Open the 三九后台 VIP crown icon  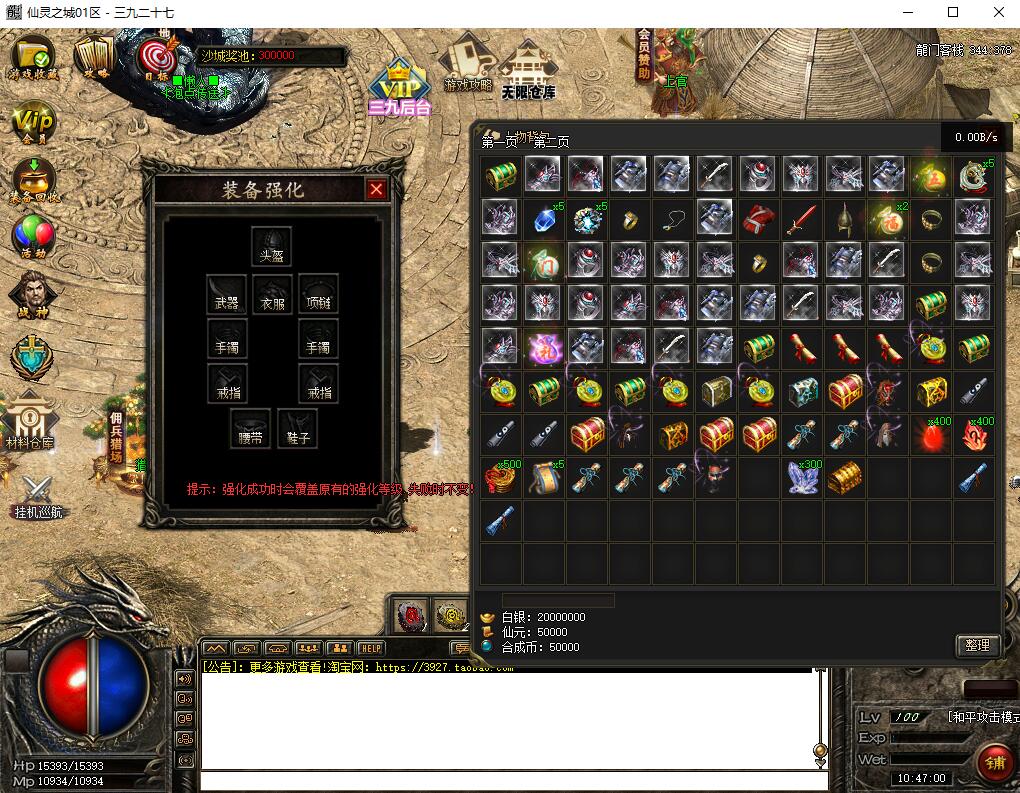(x=399, y=85)
